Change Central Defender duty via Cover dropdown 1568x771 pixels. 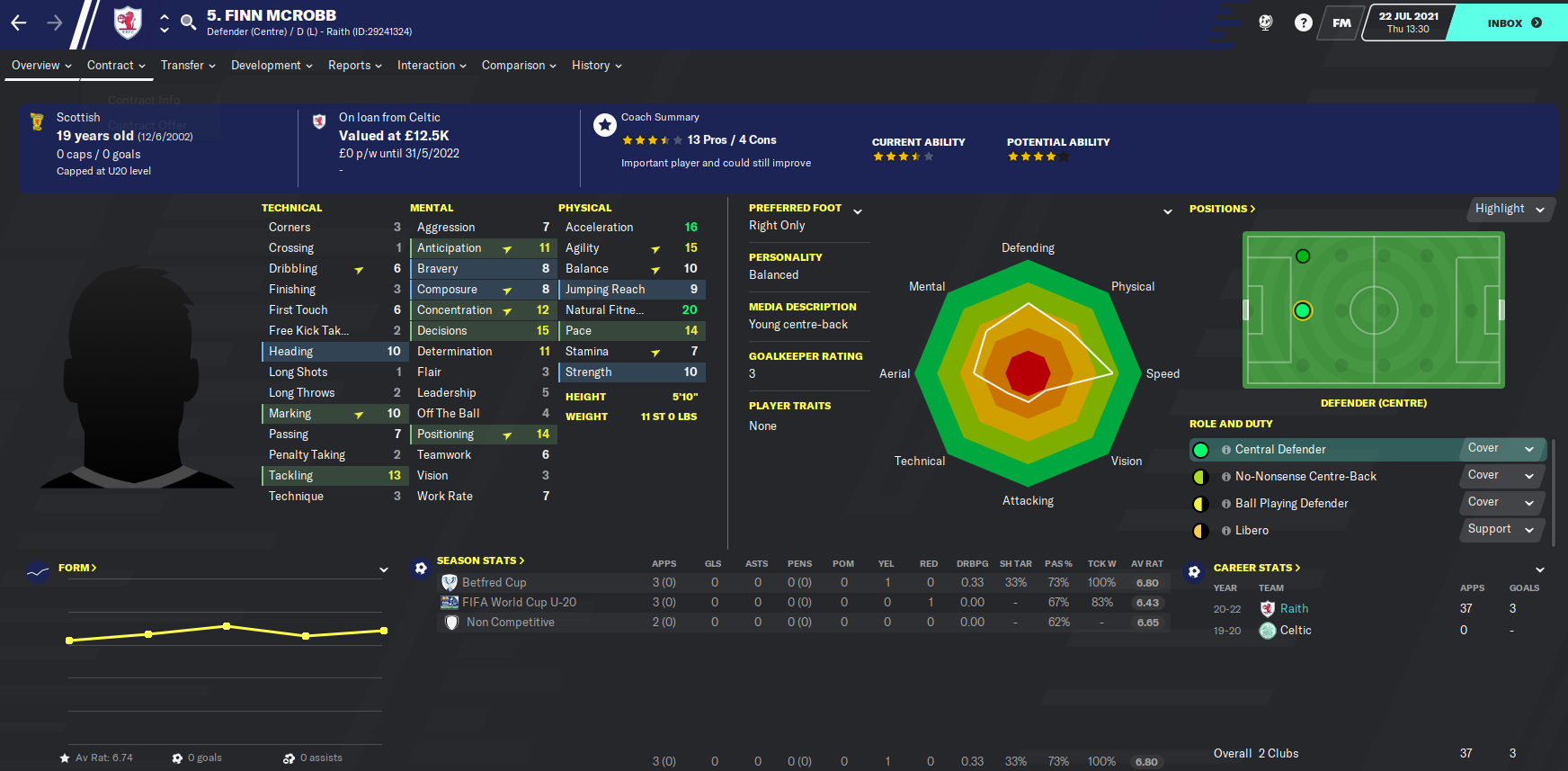tap(1501, 447)
